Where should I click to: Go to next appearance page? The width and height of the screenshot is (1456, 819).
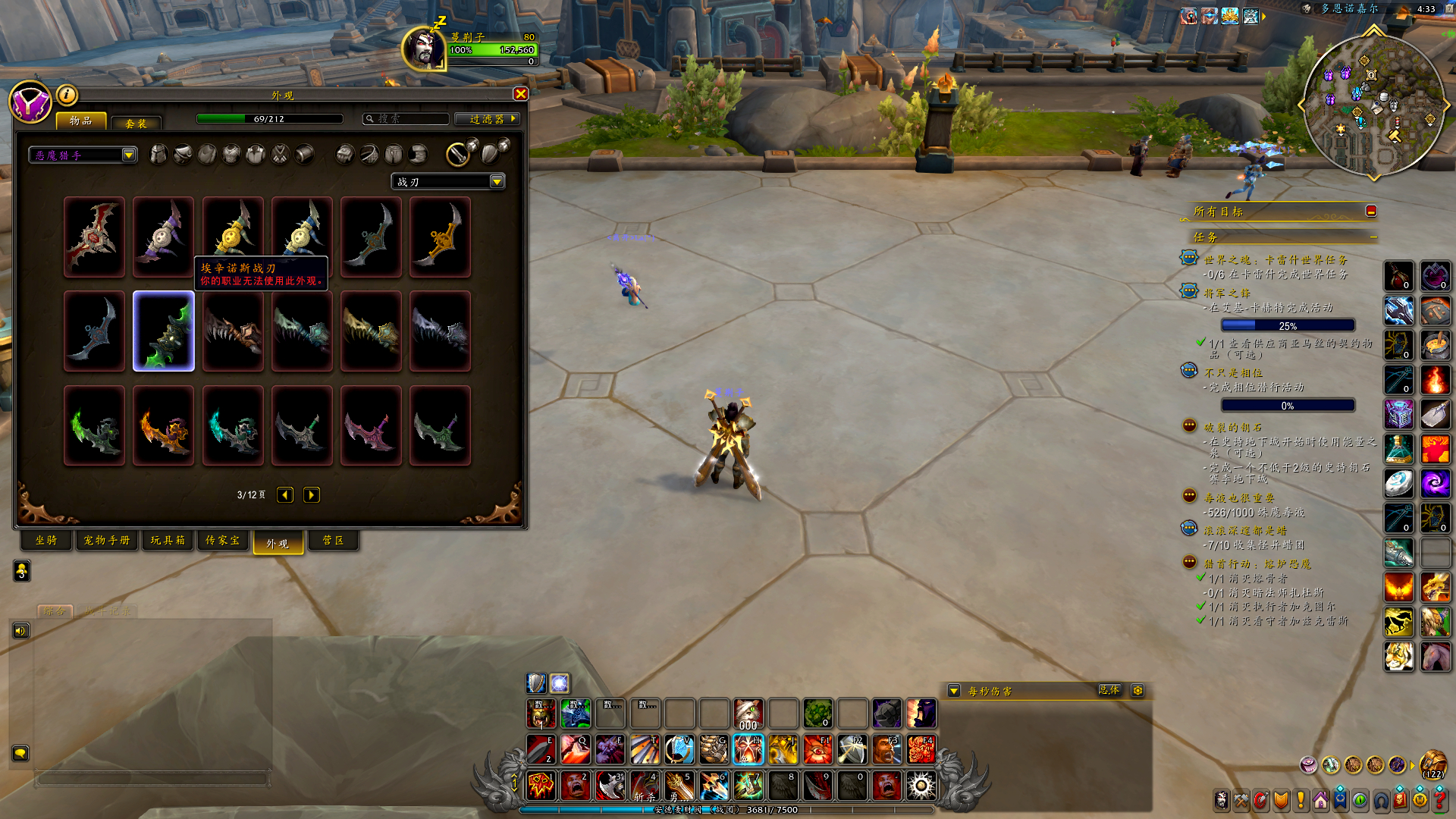tap(311, 495)
